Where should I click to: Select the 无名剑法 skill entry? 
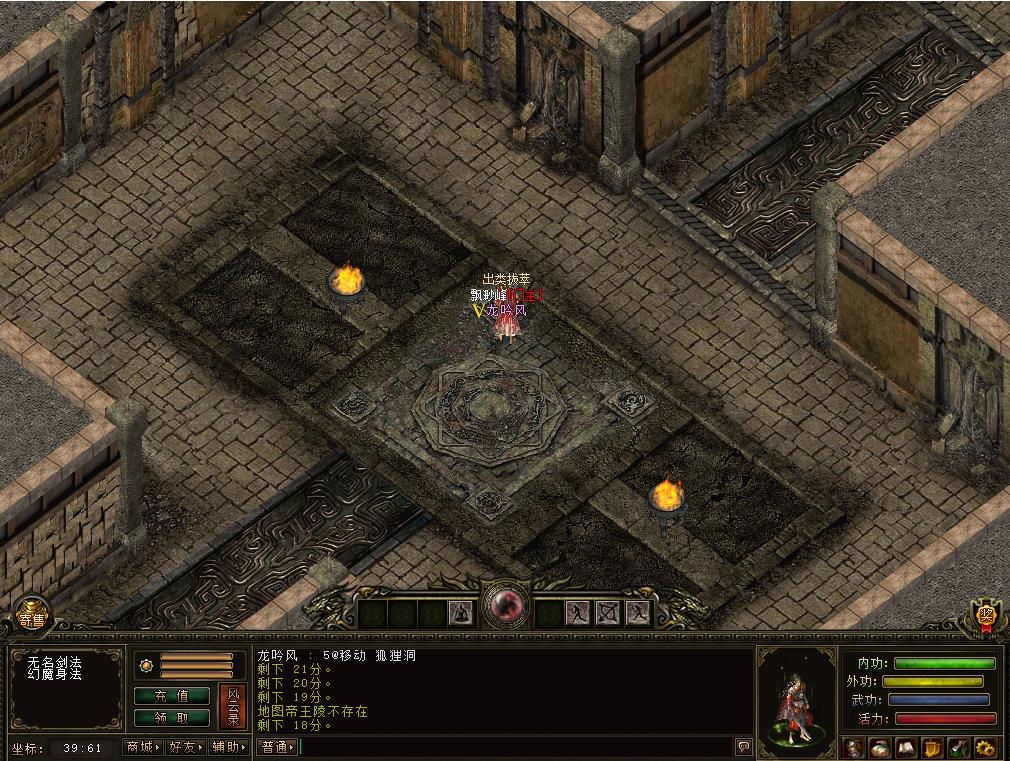(55, 662)
